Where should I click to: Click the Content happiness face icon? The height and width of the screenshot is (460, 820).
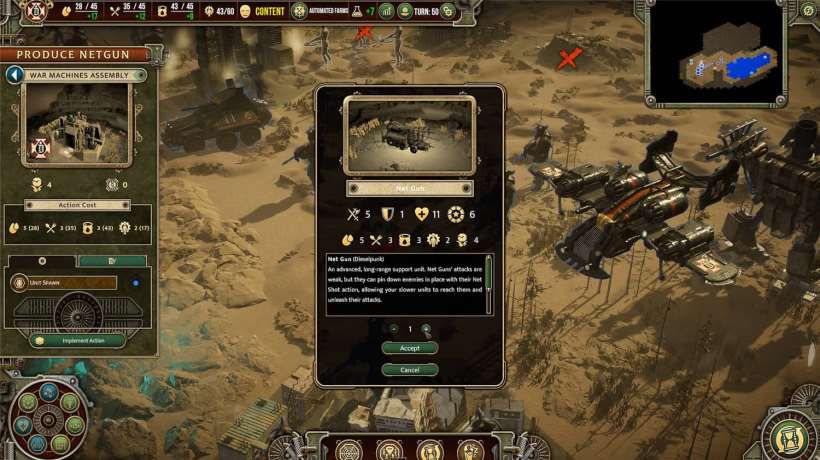(245, 11)
